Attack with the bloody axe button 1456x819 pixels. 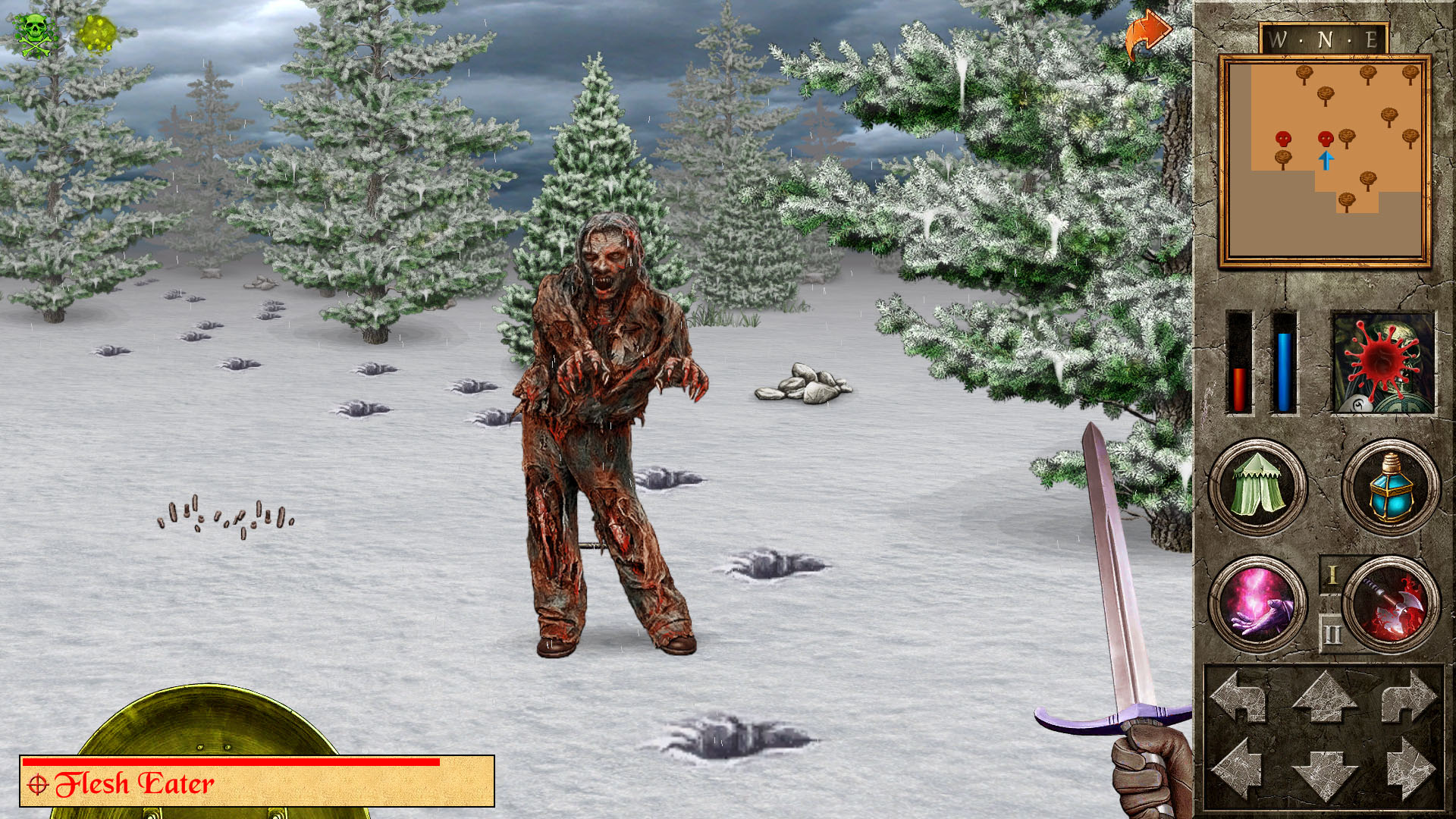pyautogui.click(x=1392, y=604)
